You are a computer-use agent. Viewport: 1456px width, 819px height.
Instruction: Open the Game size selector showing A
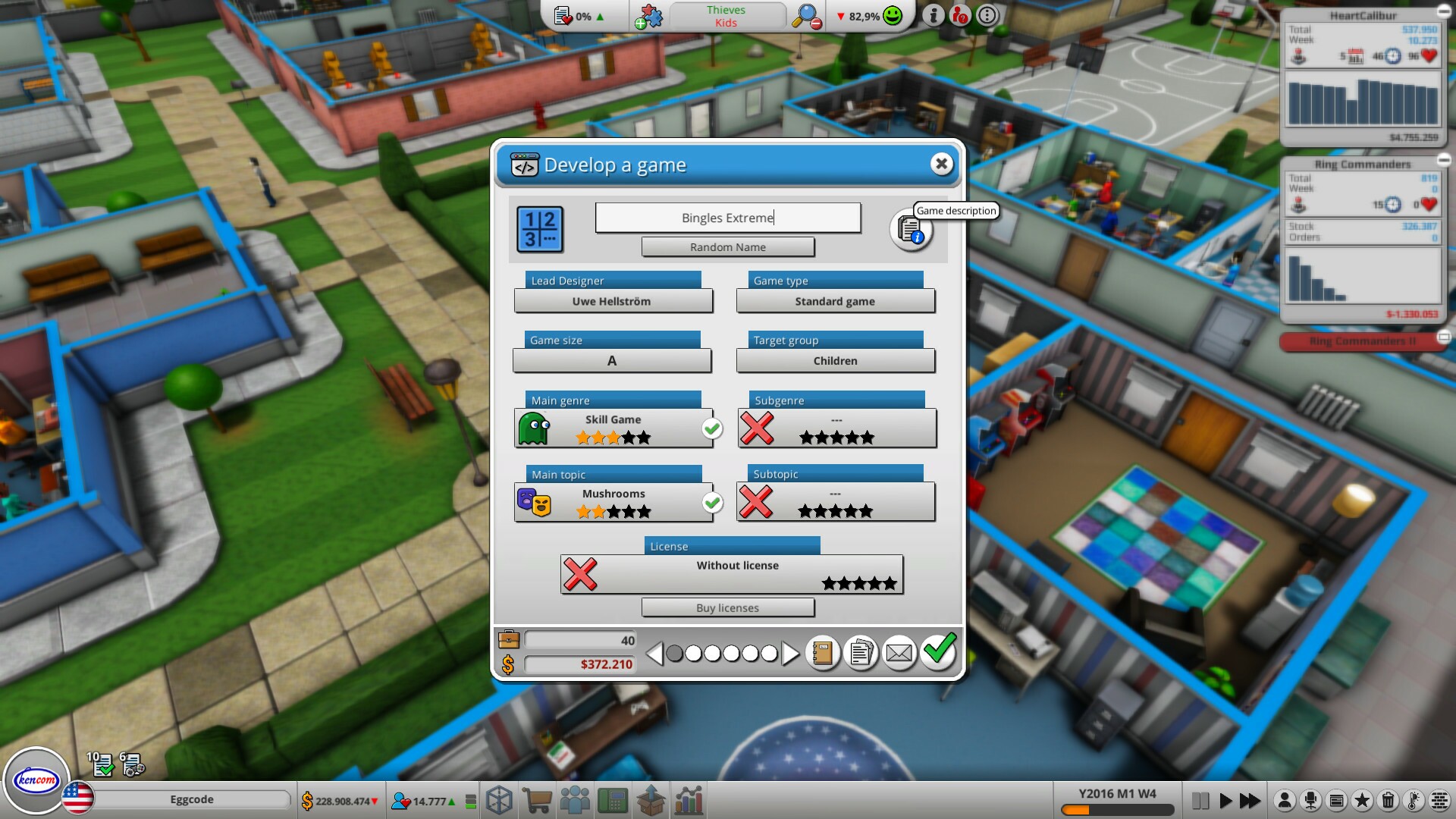[x=612, y=361]
